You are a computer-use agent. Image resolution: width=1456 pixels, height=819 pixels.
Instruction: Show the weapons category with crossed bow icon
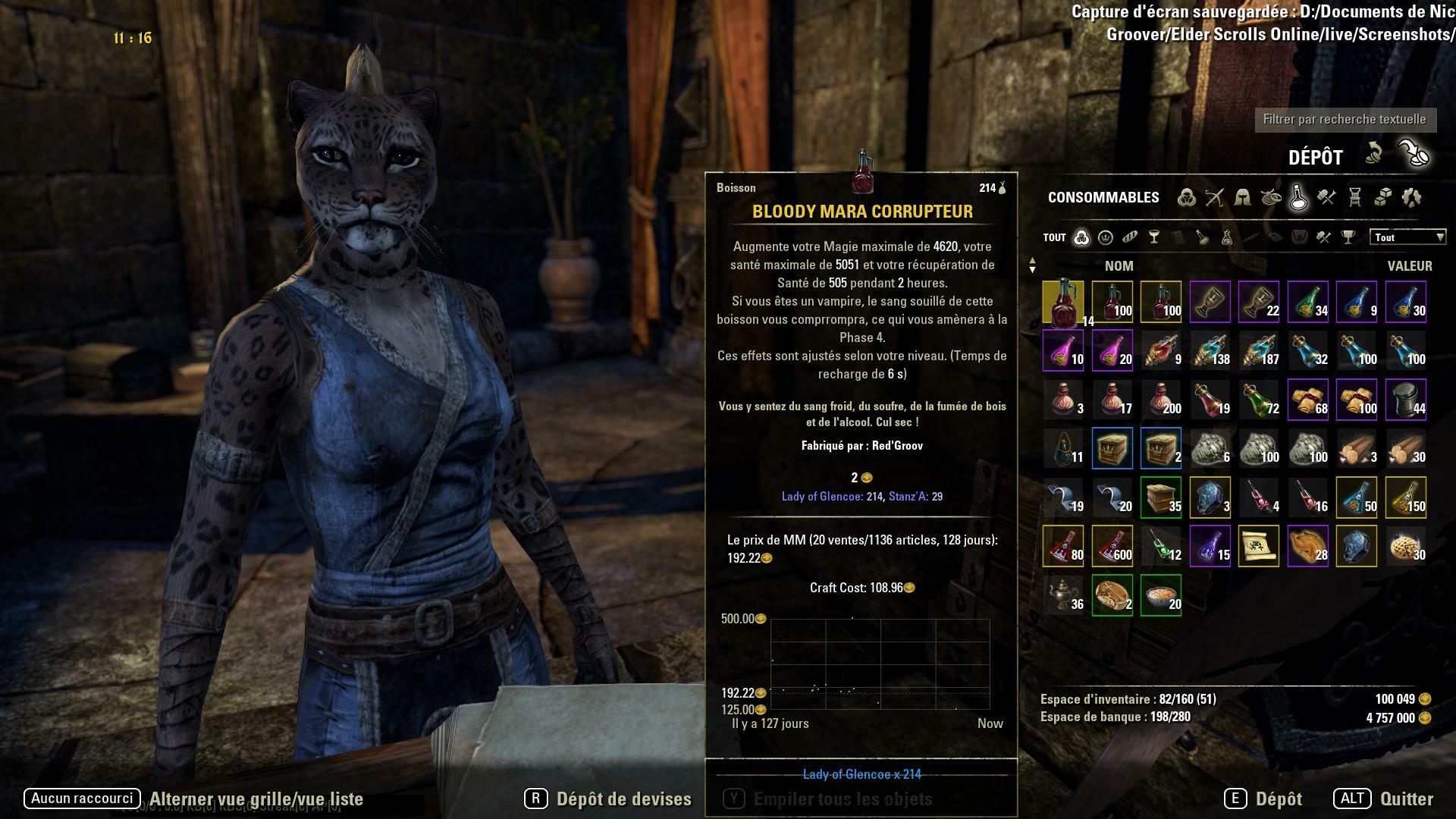1214,197
